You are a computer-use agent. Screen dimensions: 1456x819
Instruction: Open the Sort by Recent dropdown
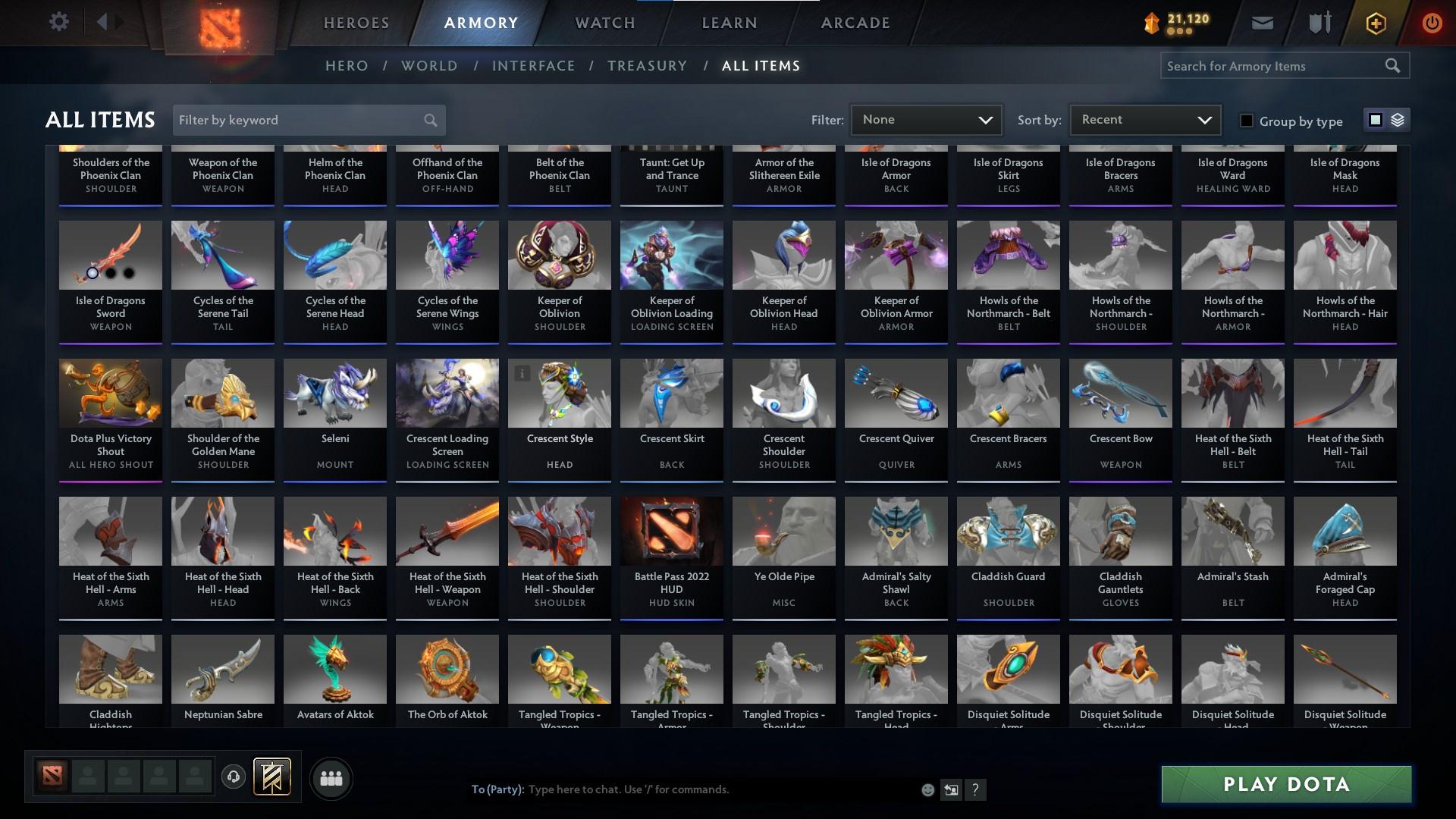[1144, 119]
